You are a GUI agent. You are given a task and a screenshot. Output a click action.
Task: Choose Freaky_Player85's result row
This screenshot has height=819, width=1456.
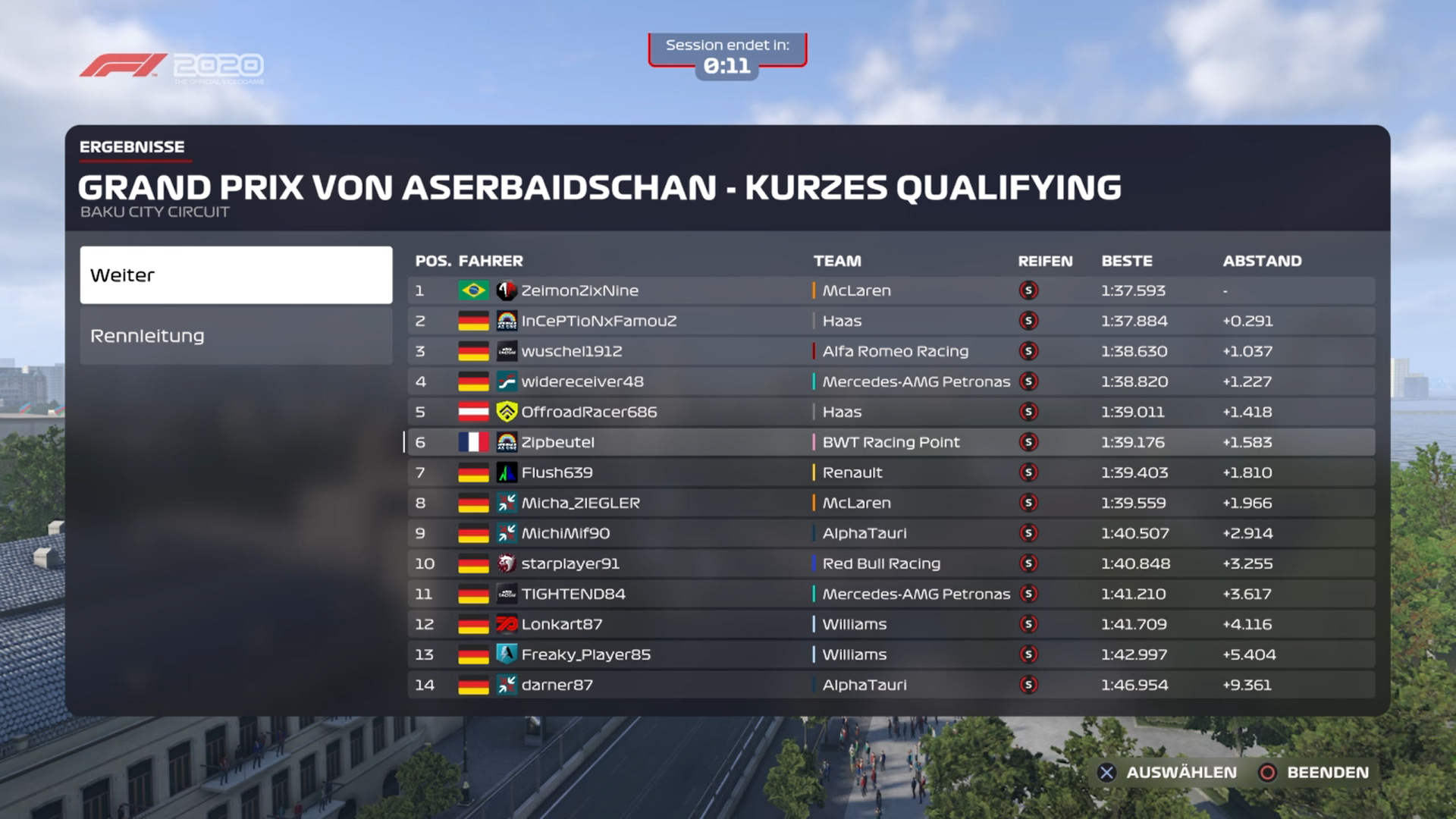890,654
